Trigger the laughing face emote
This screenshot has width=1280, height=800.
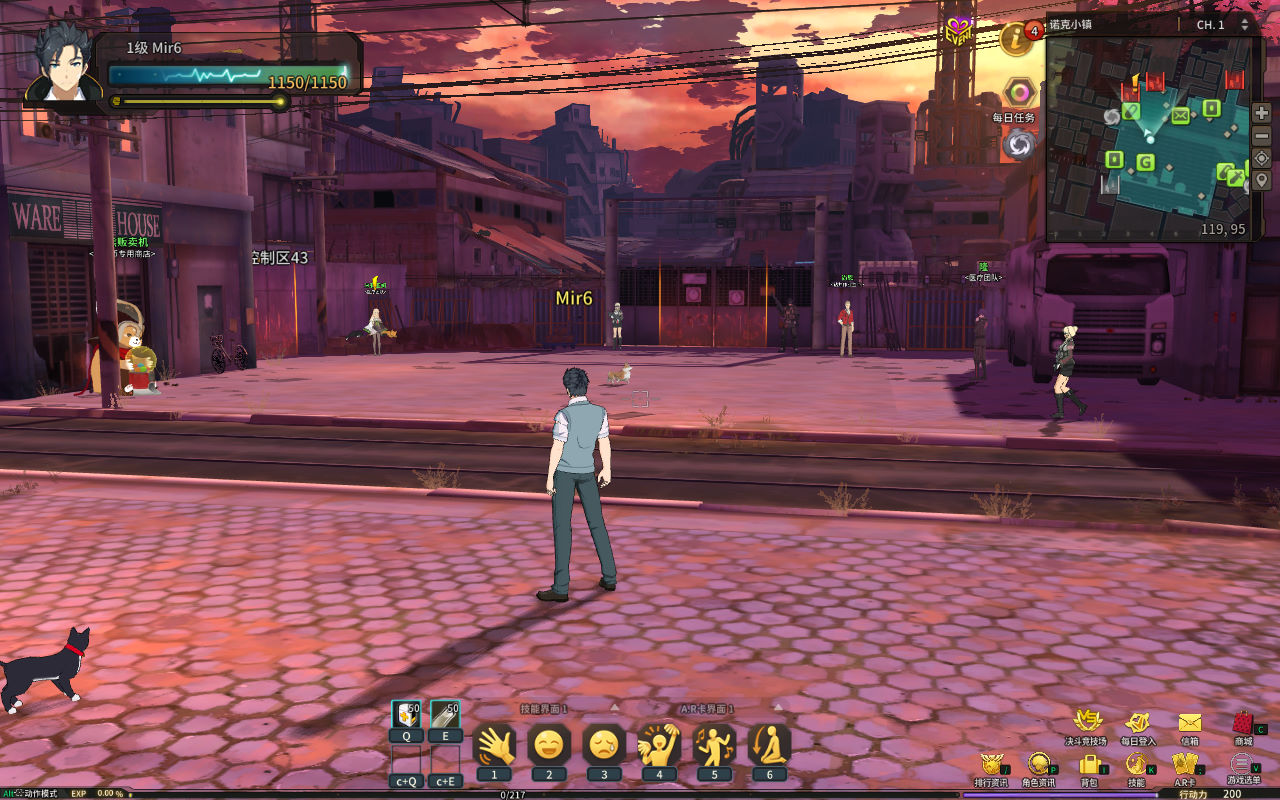point(549,745)
